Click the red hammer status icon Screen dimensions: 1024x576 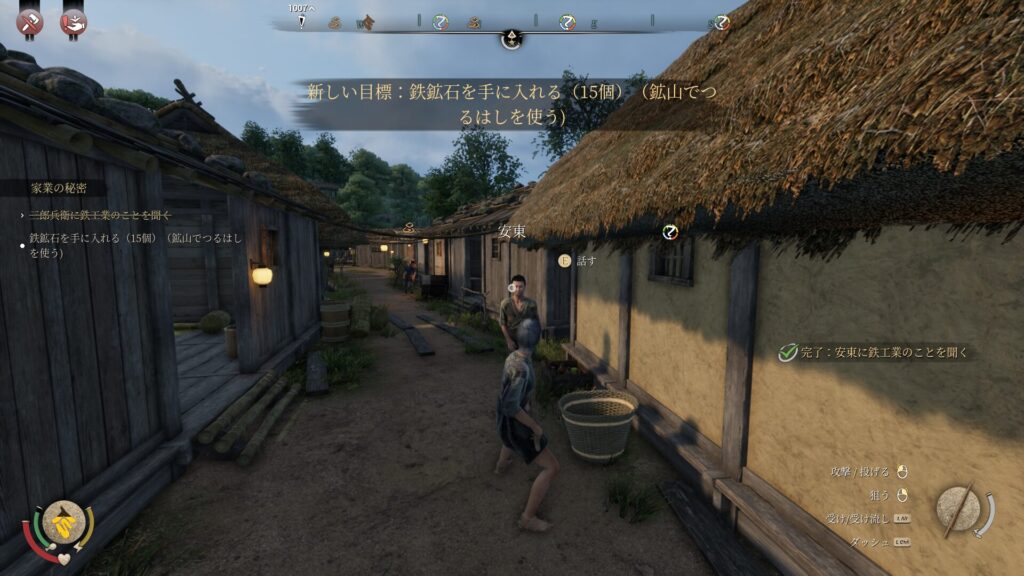29,21
